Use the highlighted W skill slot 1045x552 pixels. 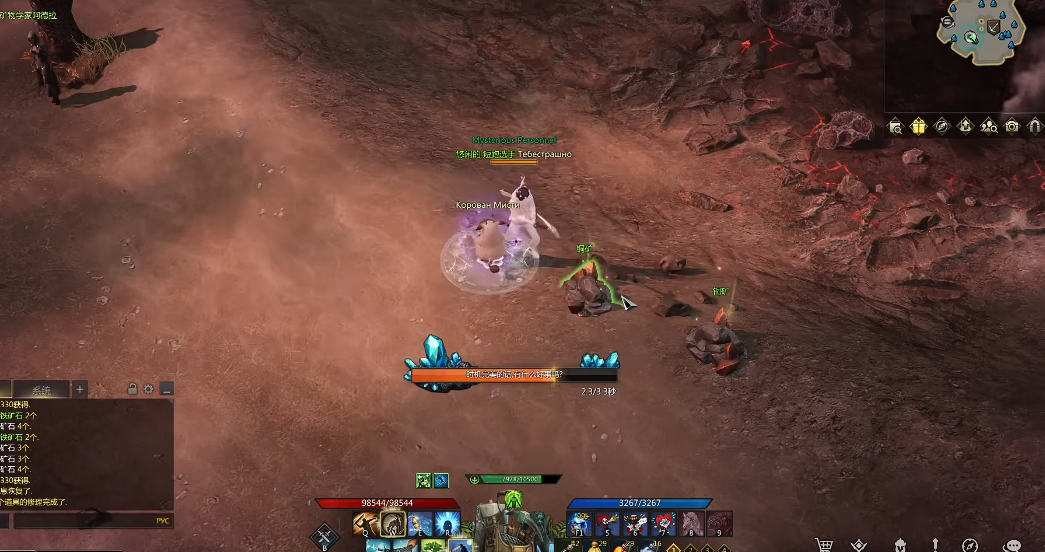(393, 523)
